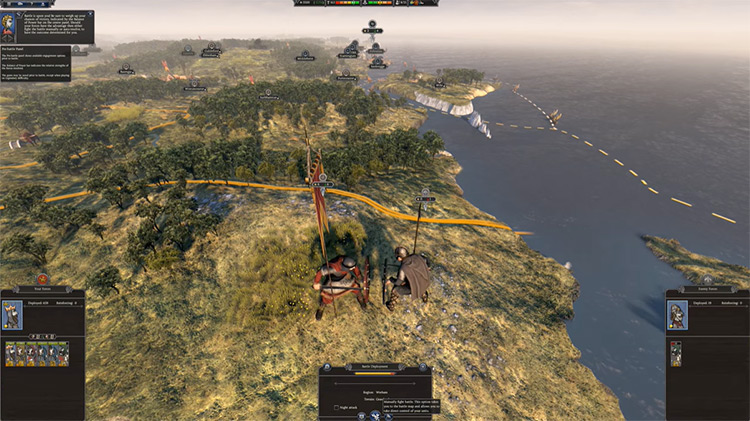Screen dimensions: 750x421
Task: Select the enemy unit card in Enemy Forces
Action: pyautogui.click(x=676, y=354)
